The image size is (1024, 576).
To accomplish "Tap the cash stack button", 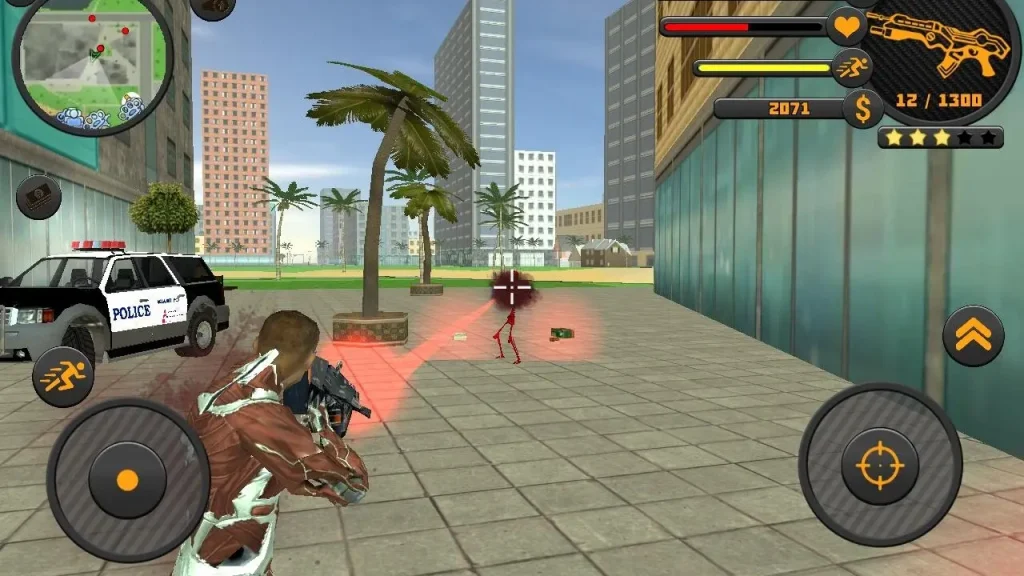I will [x=38, y=197].
